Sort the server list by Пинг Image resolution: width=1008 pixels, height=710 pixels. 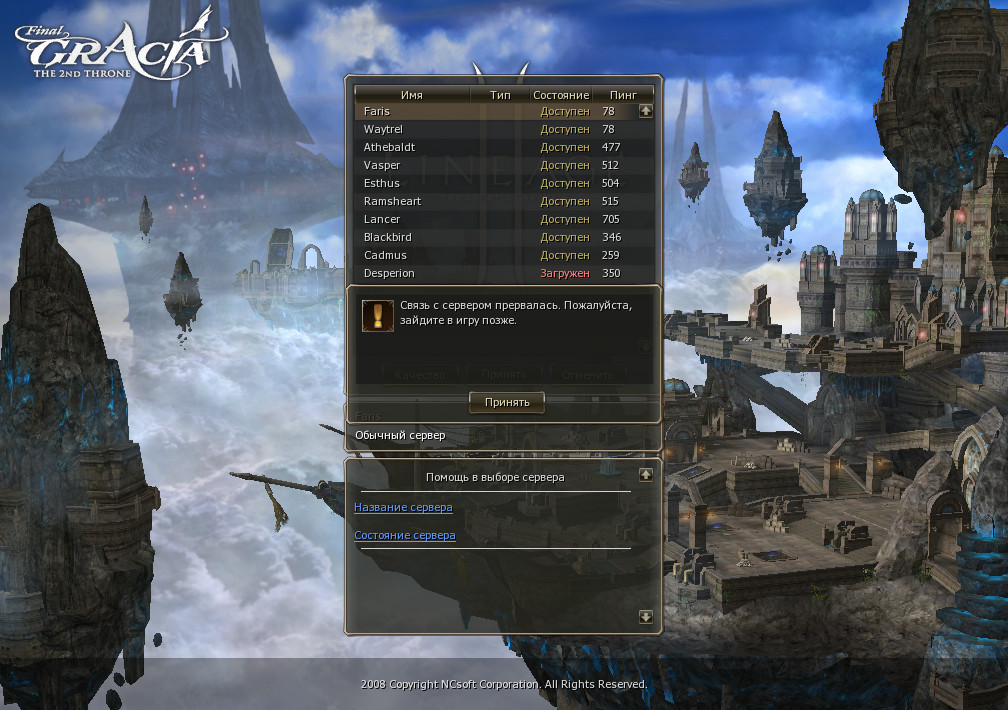623,94
